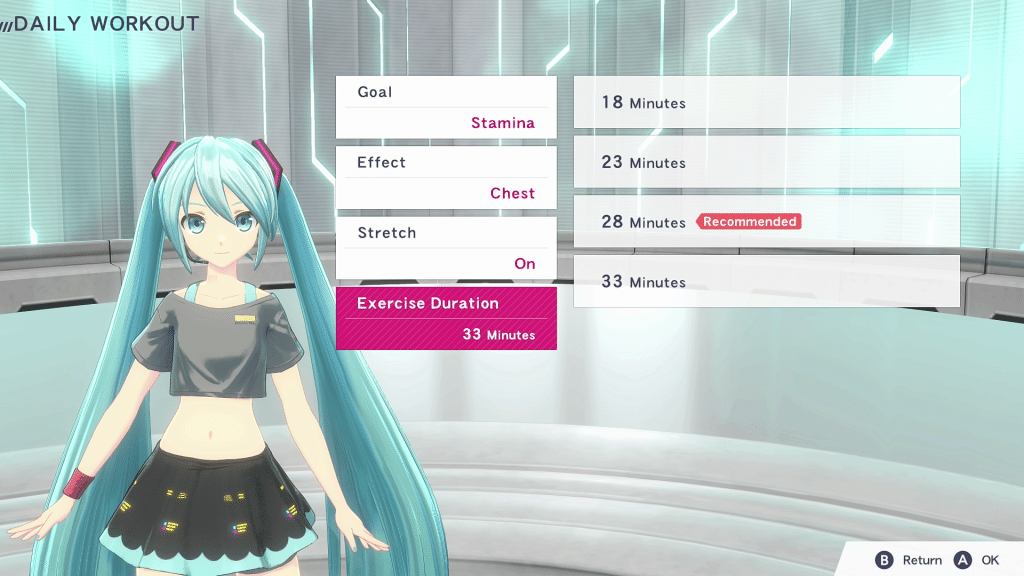Select the 33 Minutes option

point(766,281)
